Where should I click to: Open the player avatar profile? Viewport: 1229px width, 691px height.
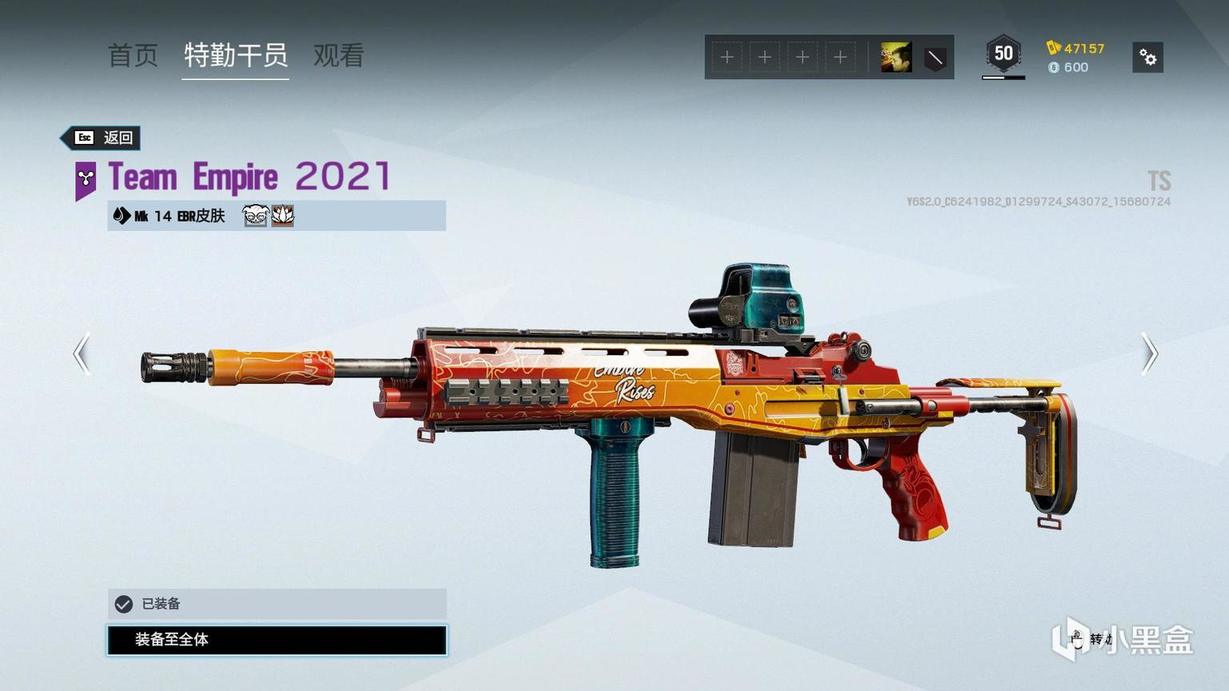(x=895, y=57)
